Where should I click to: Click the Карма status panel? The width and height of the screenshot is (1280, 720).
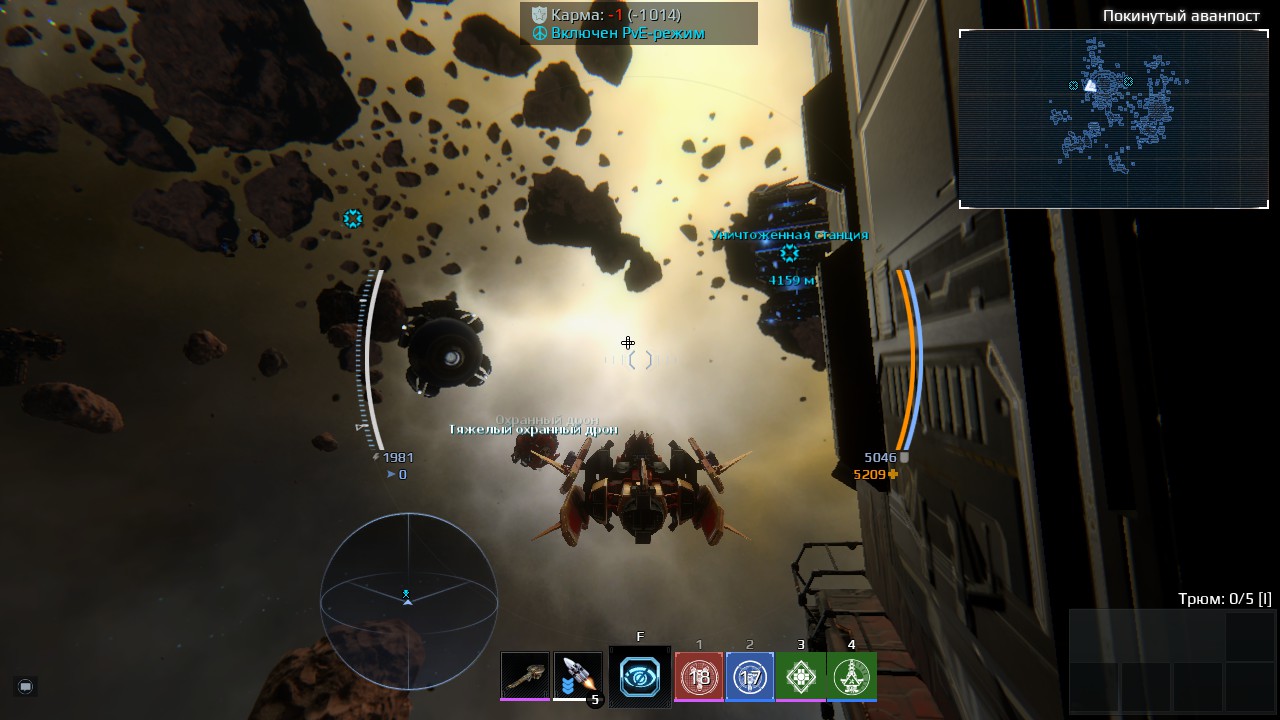638,24
